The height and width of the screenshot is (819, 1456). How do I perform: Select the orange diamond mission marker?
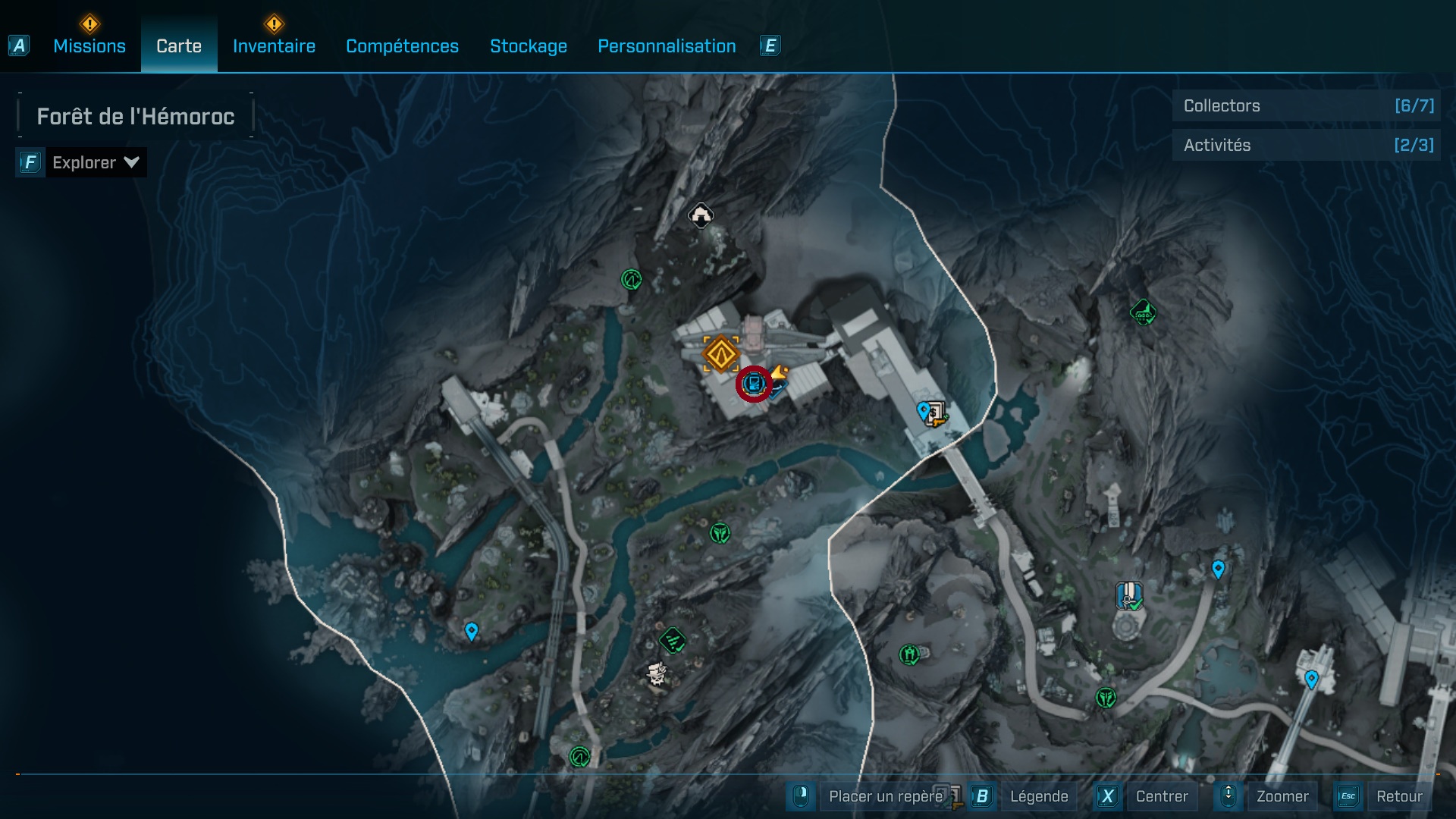(x=720, y=353)
